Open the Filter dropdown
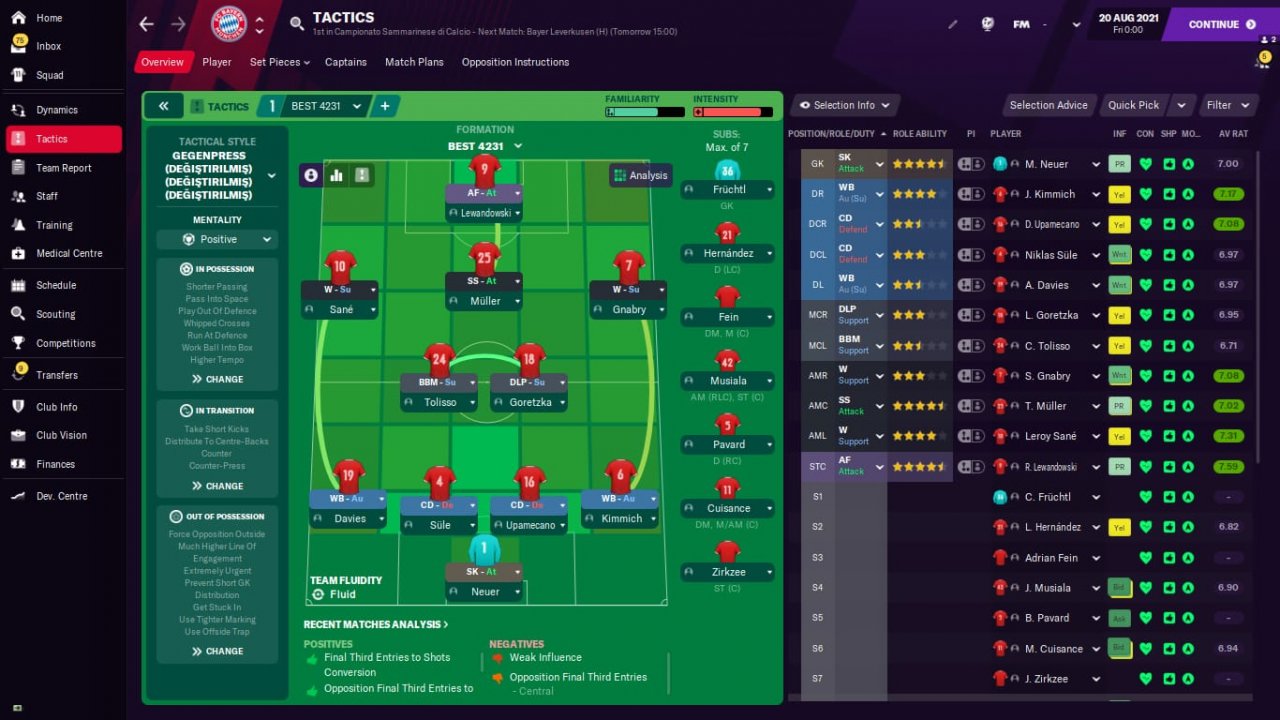This screenshot has width=1280, height=720. tap(1228, 105)
